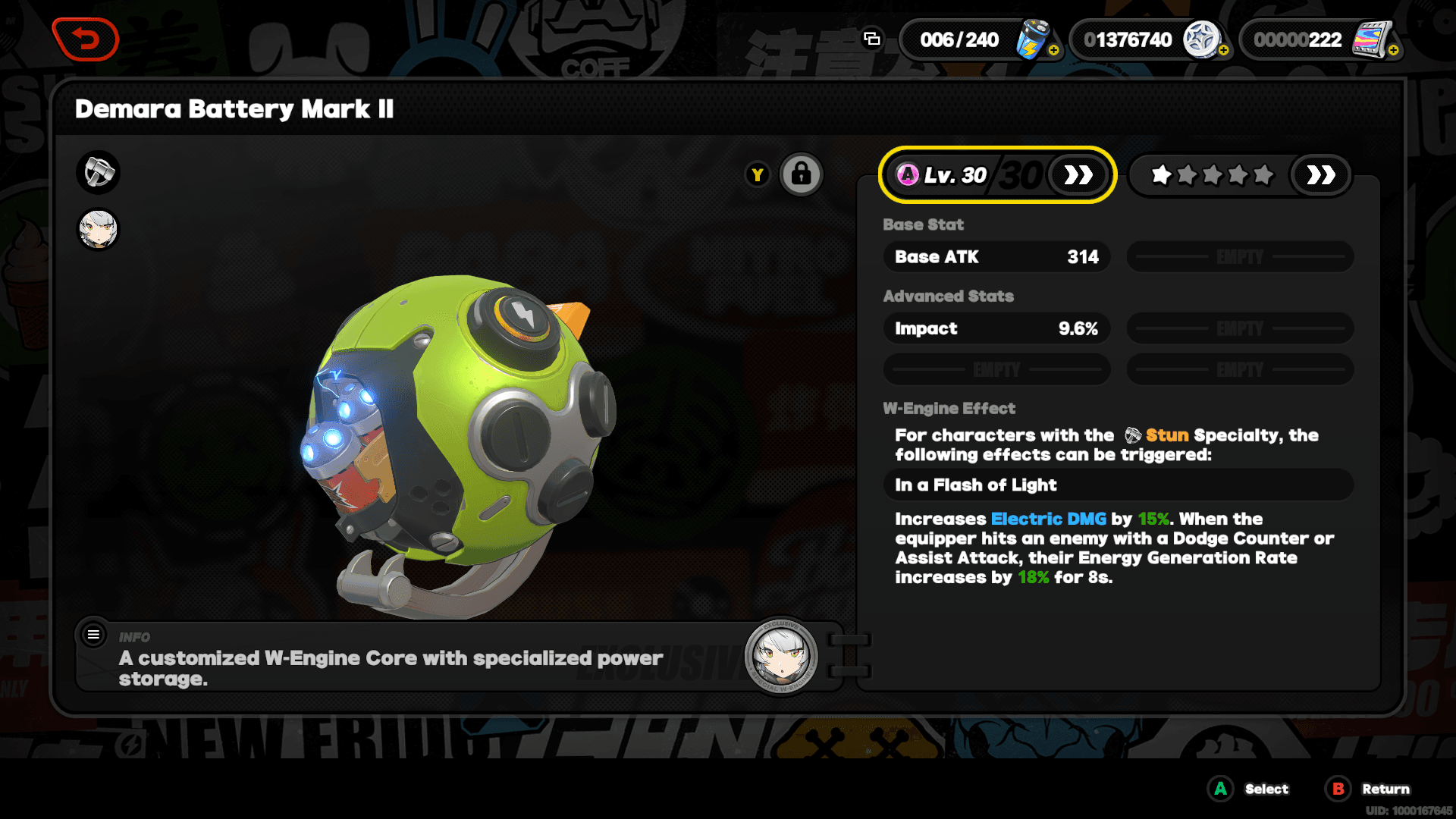The height and width of the screenshot is (819, 1456).
Task: View the exclusive agent badge portrait
Action: click(x=781, y=657)
